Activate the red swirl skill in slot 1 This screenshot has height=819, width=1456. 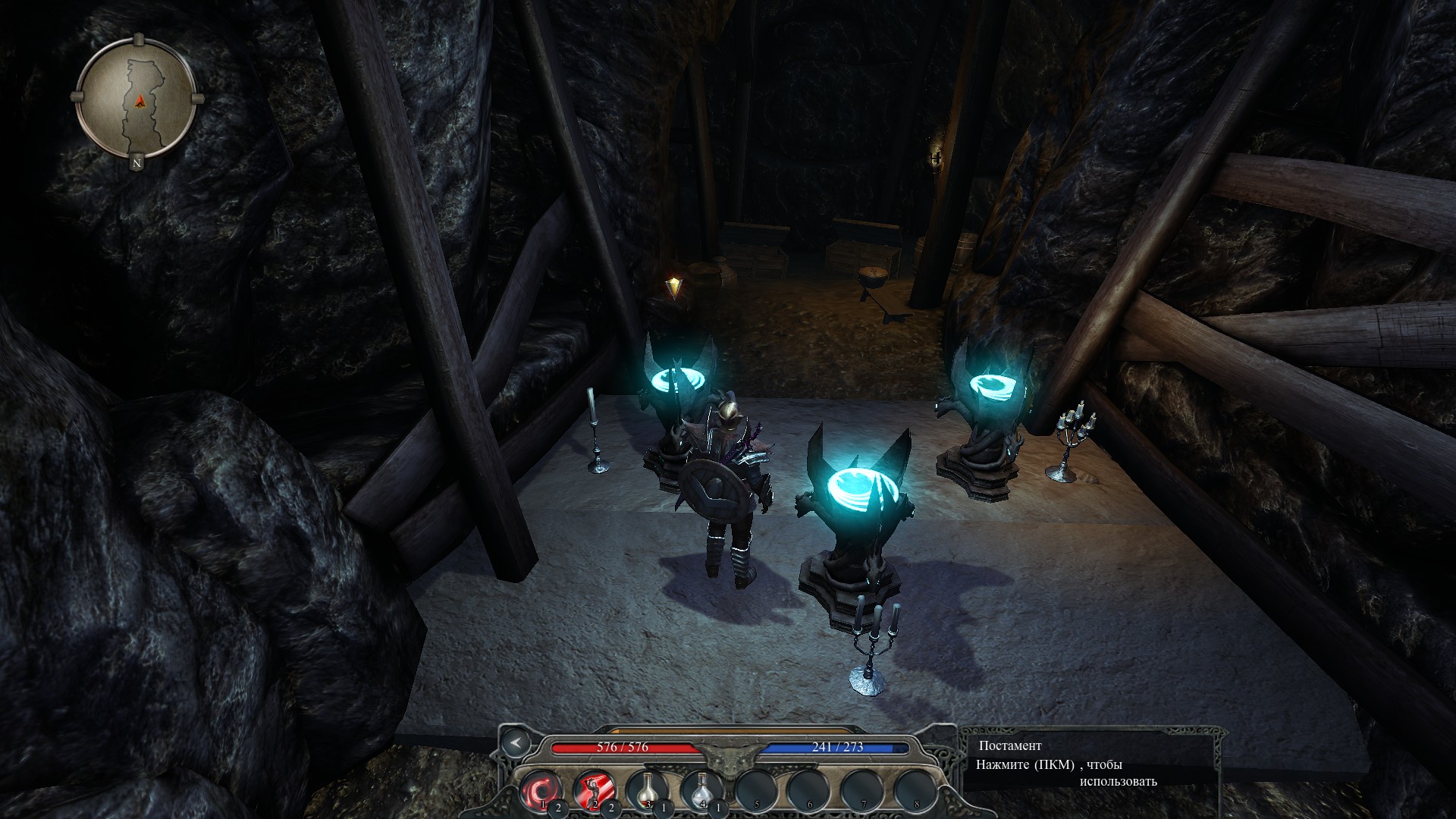pos(540,789)
